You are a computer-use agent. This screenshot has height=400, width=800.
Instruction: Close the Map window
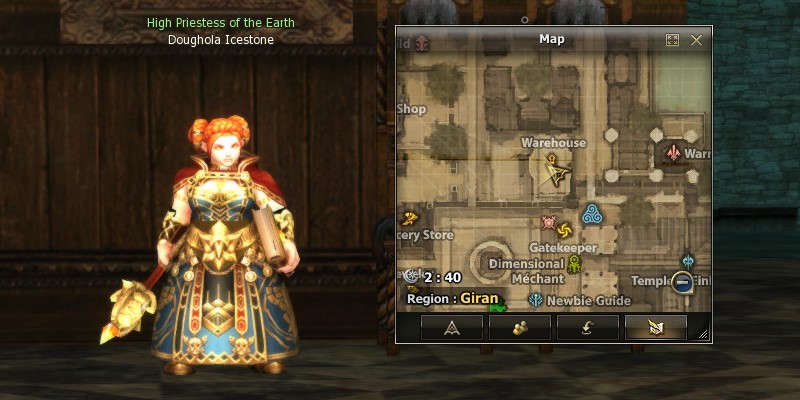(x=696, y=40)
